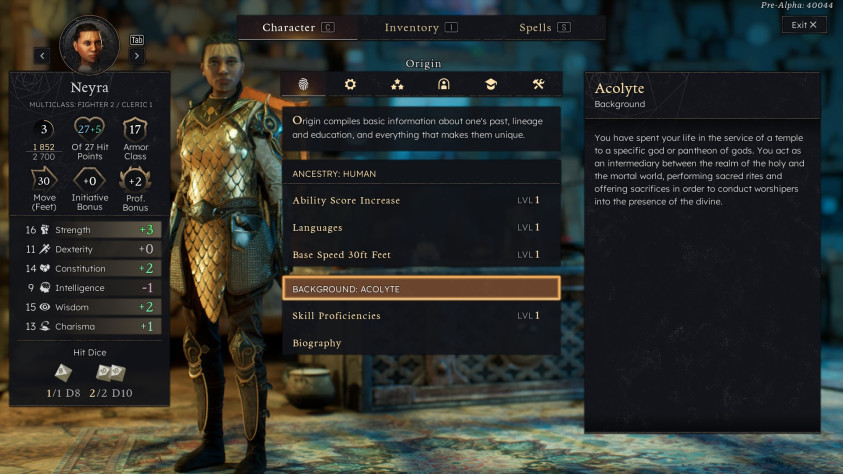Select the three stars category icon
Viewport: 843px width, 474px height.
397,85
